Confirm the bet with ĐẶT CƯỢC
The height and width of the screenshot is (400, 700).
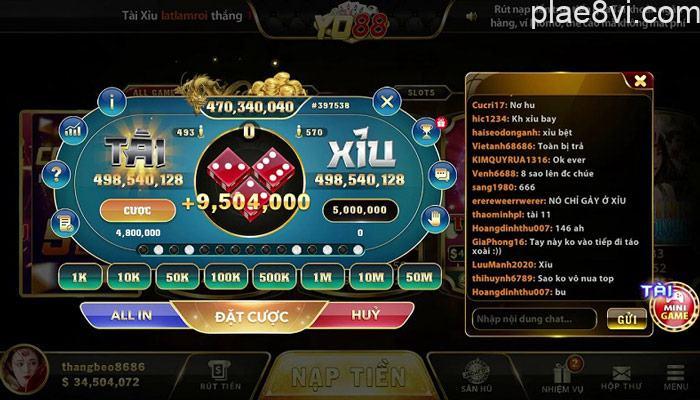coord(251,316)
